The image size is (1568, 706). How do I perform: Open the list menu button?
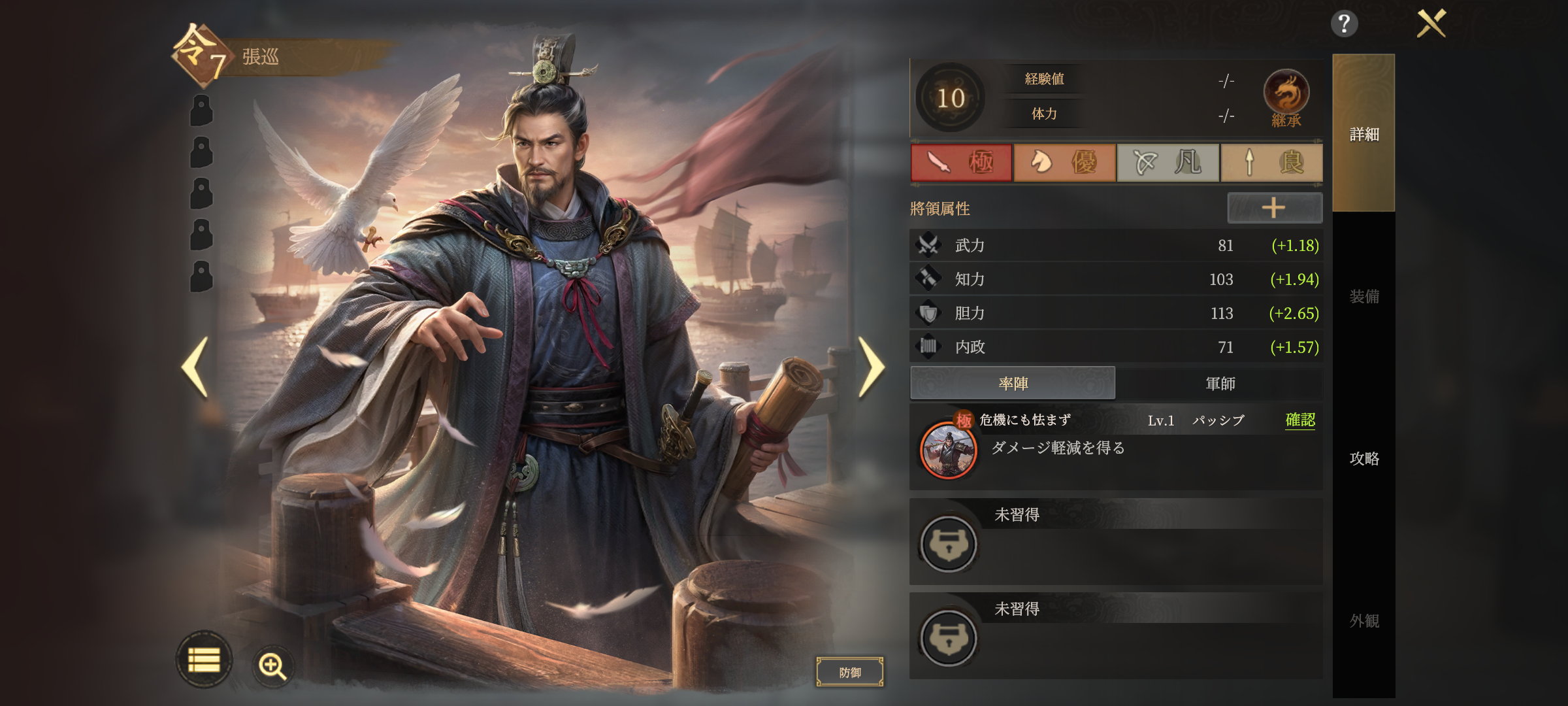point(204,660)
